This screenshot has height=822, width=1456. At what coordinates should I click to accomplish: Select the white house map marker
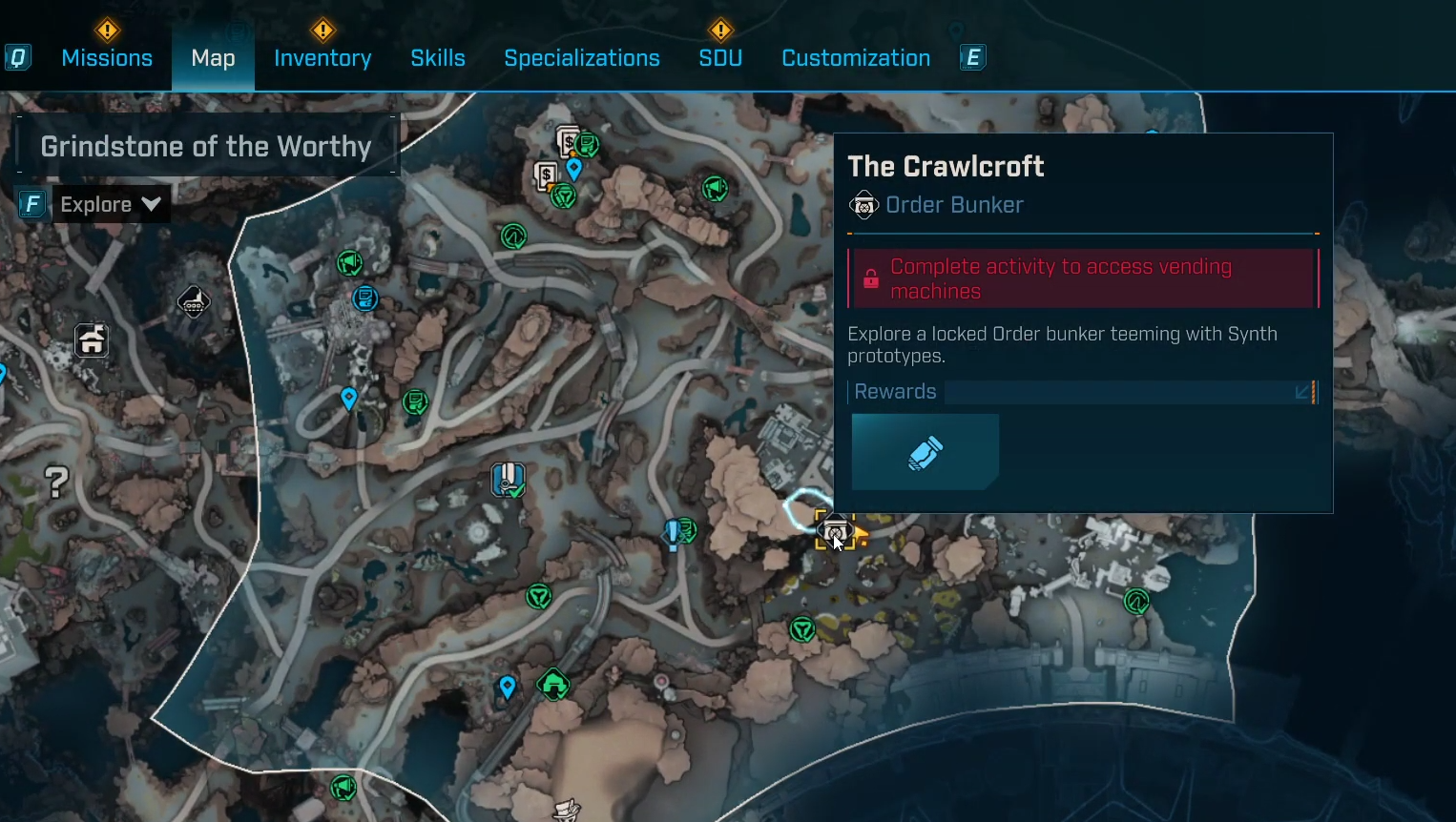pos(92,340)
